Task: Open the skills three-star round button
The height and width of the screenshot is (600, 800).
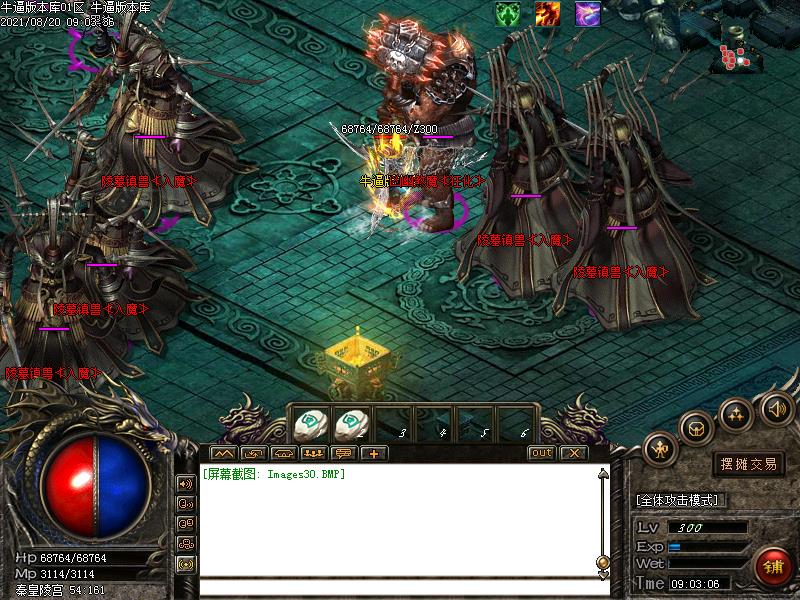Action: pos(737,413)
